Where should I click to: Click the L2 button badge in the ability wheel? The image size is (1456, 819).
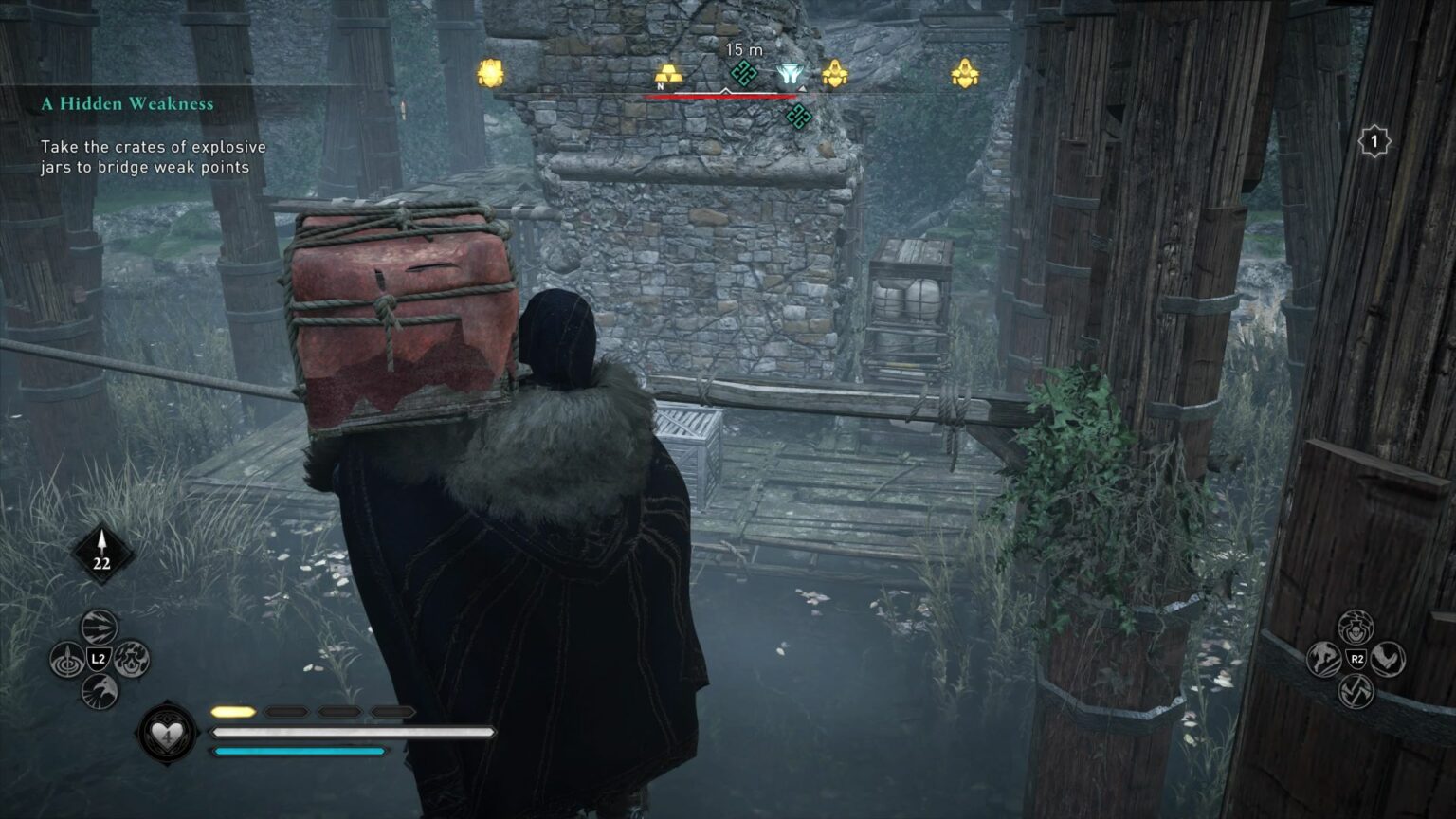tap(99, 659)
